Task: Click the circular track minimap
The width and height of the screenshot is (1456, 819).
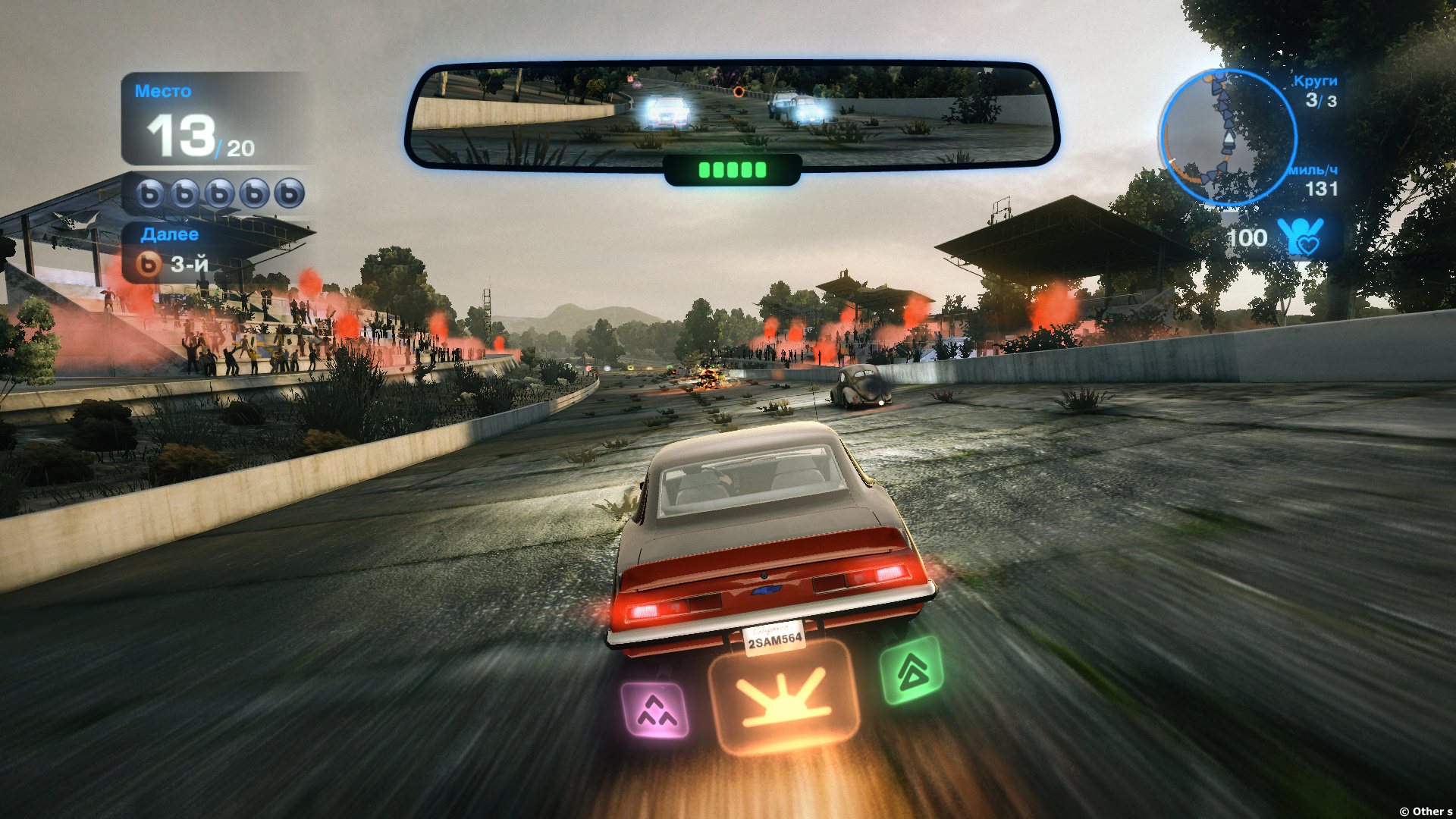Action: pyautogui.click(x=1227, y=137)
